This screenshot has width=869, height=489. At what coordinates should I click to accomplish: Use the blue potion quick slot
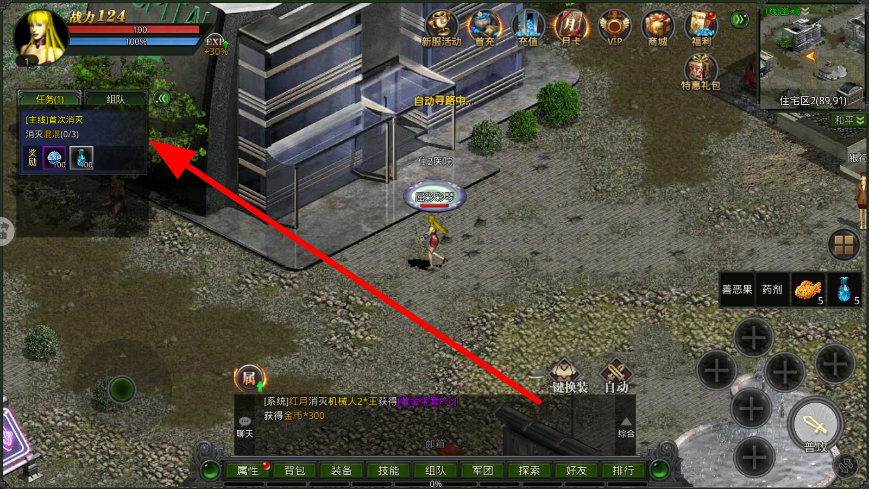coord(845,289)
